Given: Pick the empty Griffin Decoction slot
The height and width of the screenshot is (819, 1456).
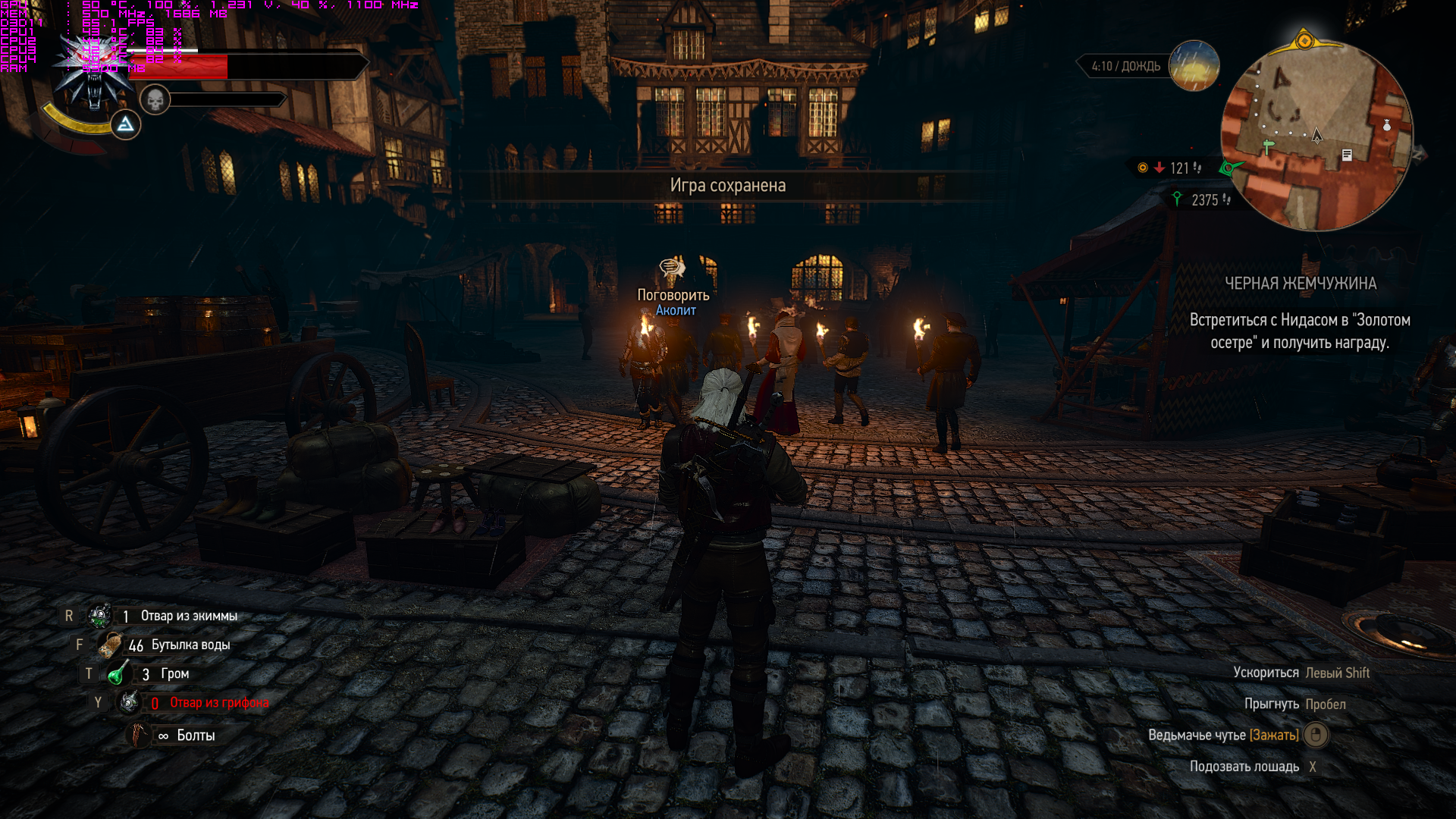Looking at the screenshot, I should (129, 702).
